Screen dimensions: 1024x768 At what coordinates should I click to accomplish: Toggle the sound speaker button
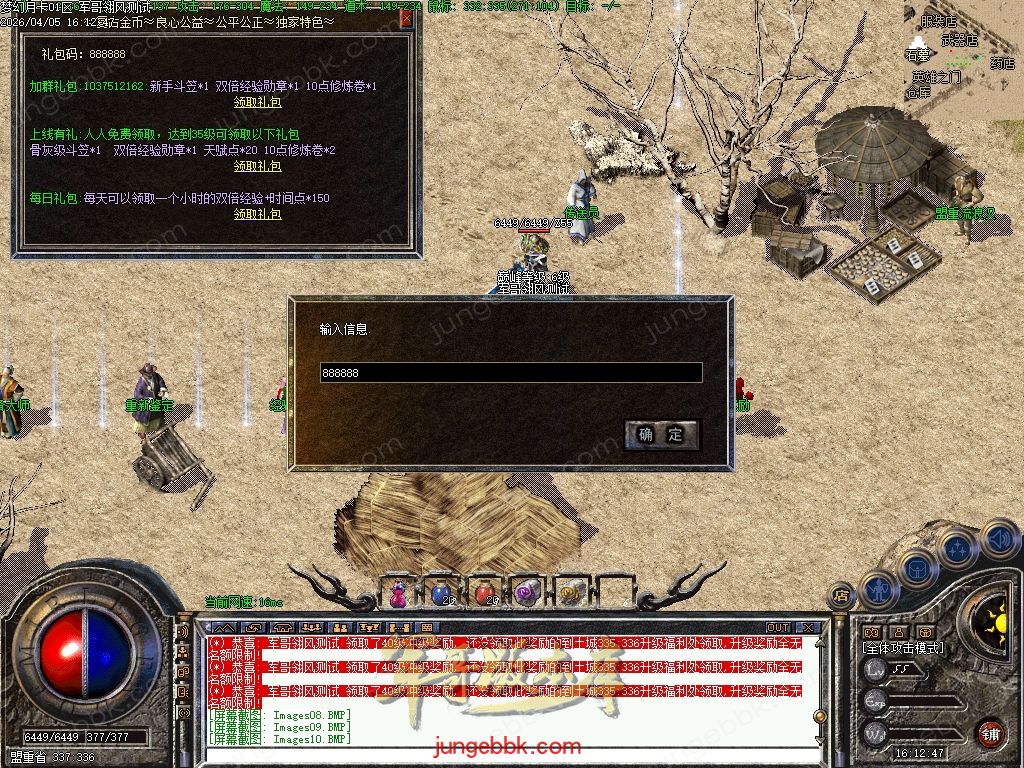tap(999, 539)
